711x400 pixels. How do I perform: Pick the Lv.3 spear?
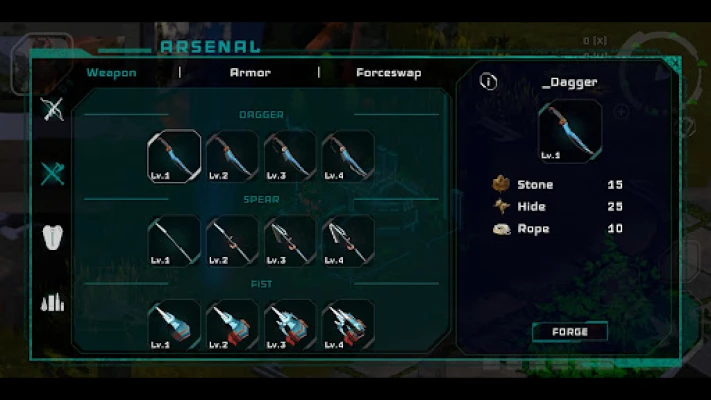tap(290, 241)
